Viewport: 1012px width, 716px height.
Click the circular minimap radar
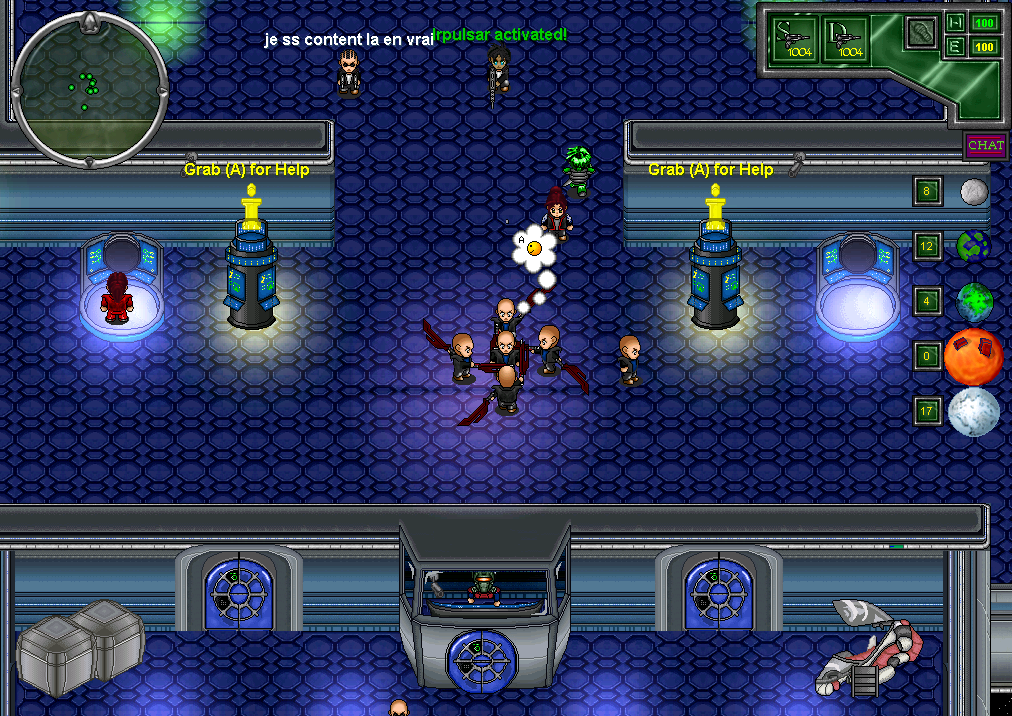[x=89, y=86]
